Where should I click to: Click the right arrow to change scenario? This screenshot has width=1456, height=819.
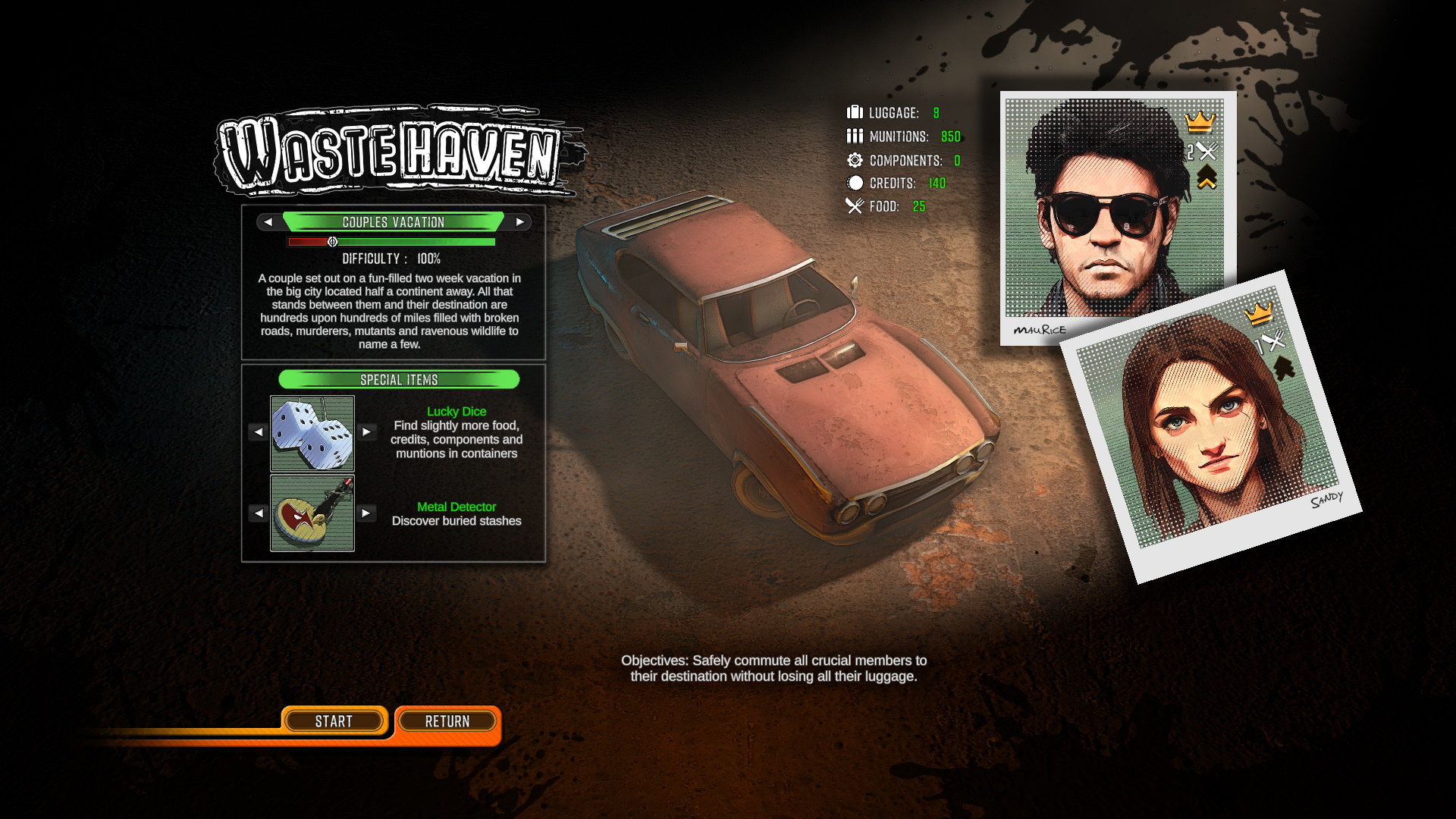click(x=519, y=222)
